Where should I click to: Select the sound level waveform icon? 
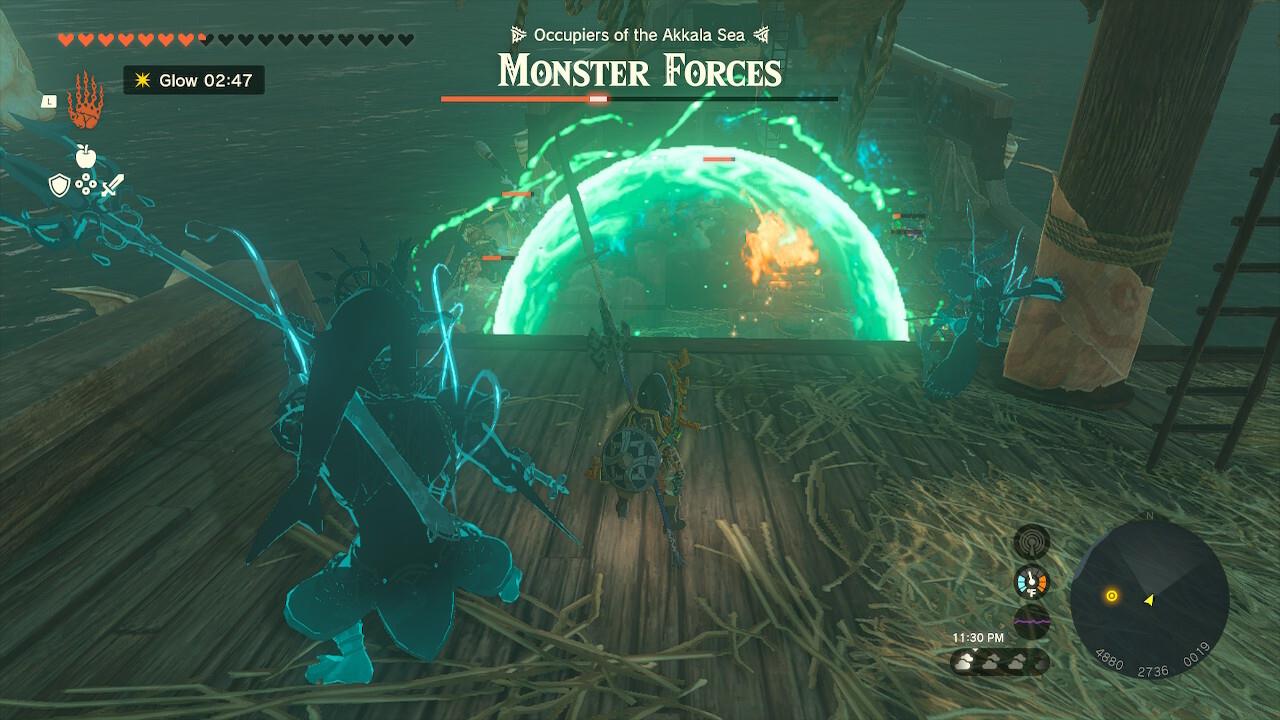tap(1031, 621)
